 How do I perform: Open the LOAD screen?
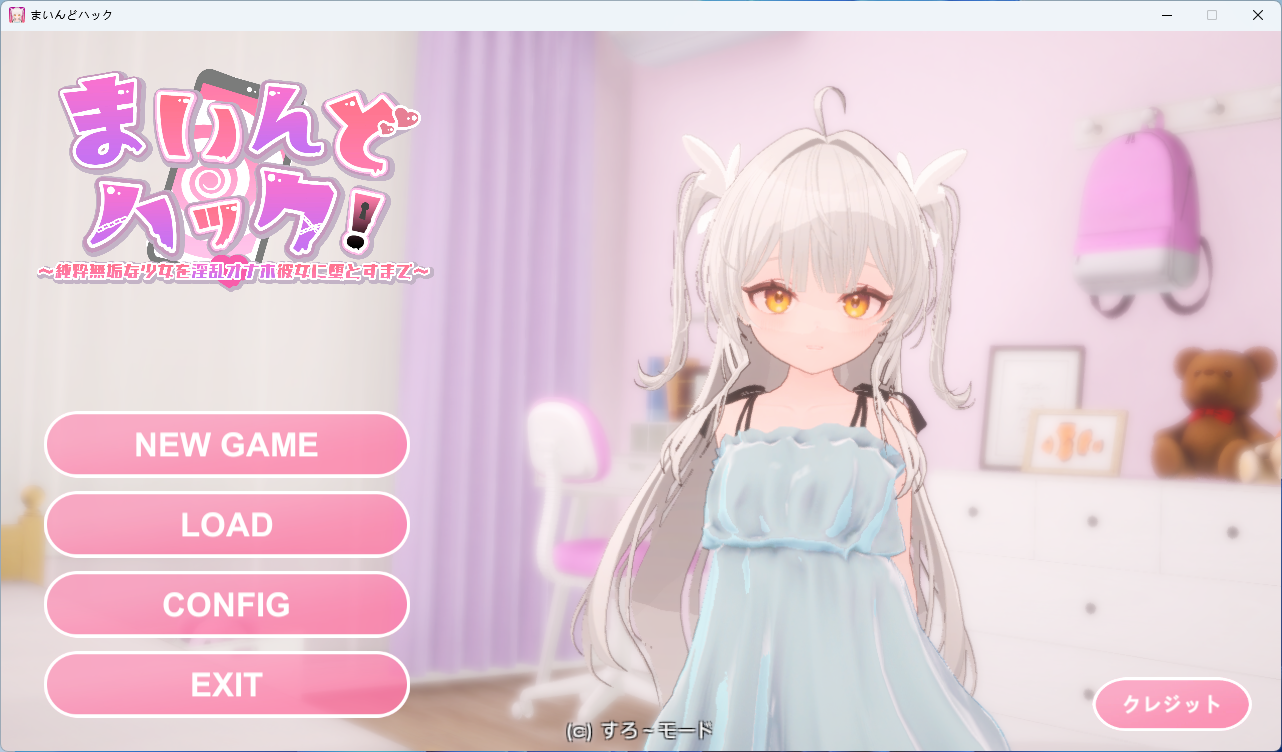tap(226, 524)
